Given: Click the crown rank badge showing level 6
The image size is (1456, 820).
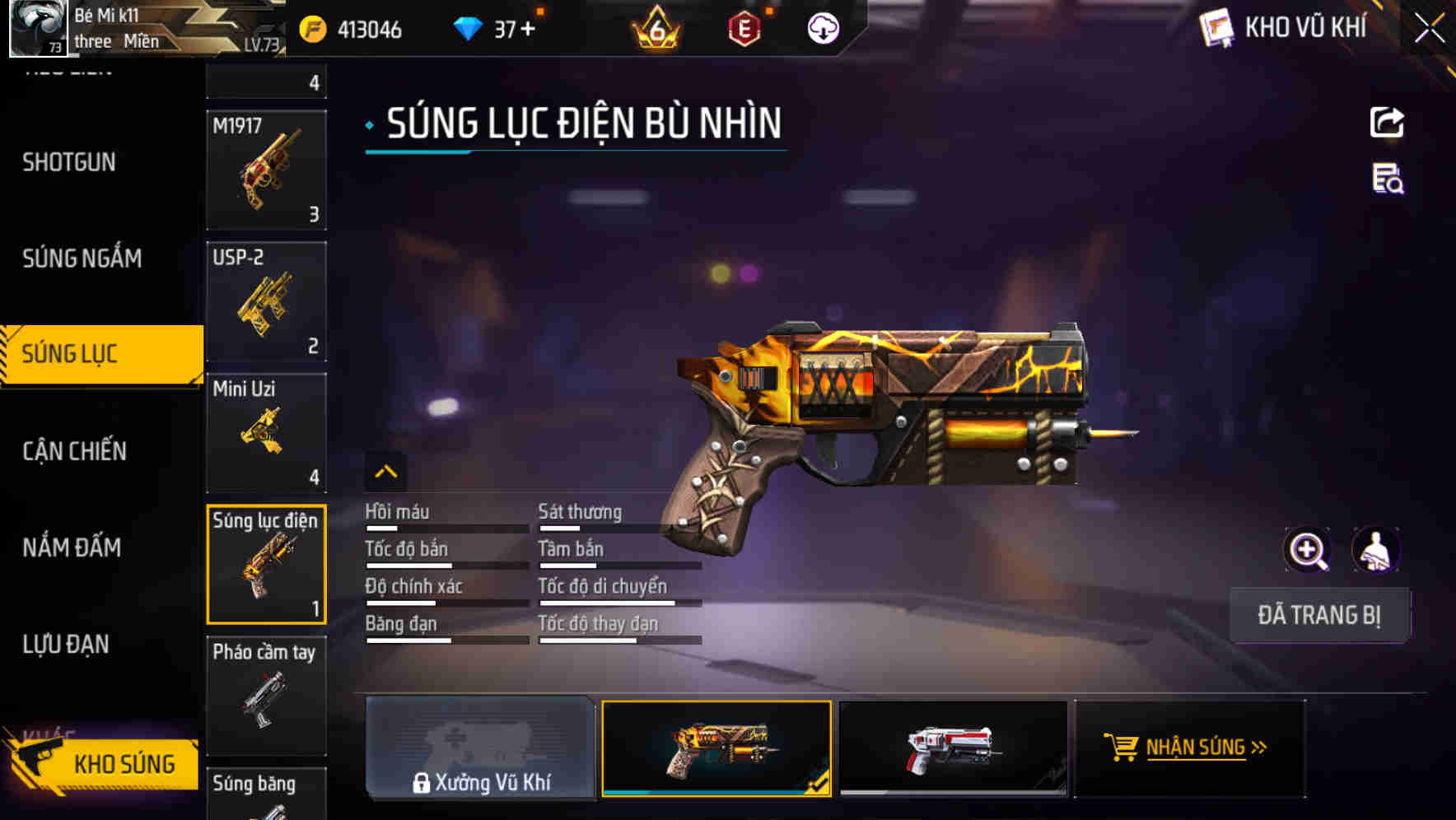Looking at the screenshot, I should [x=656, y=30].
